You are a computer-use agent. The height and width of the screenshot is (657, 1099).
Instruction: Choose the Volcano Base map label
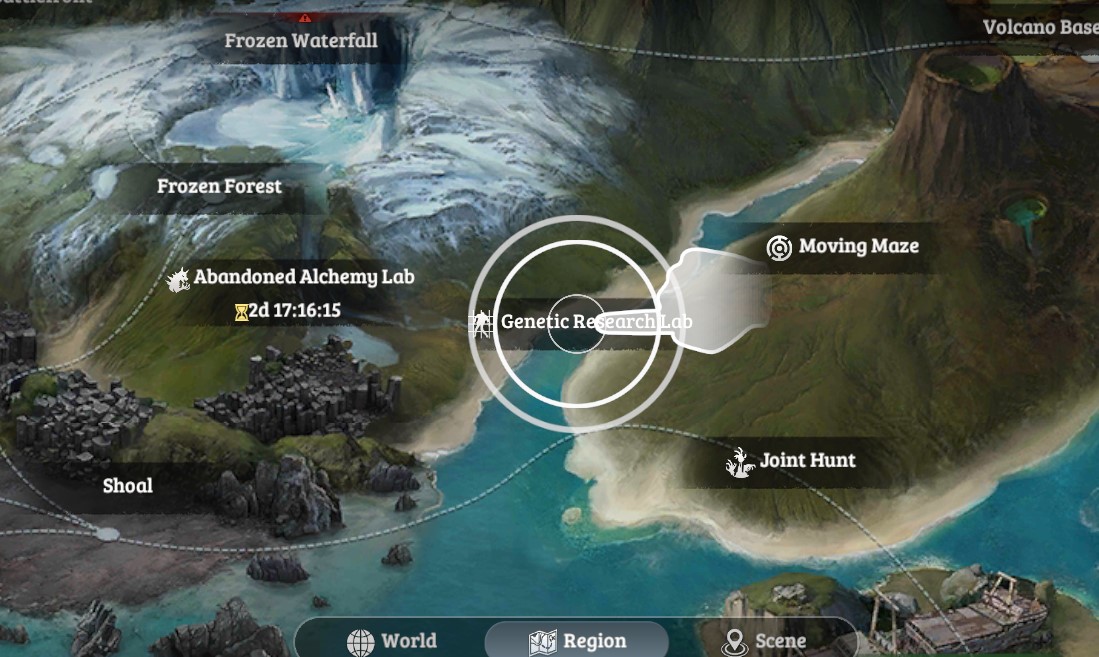(x=1039, y=27)
